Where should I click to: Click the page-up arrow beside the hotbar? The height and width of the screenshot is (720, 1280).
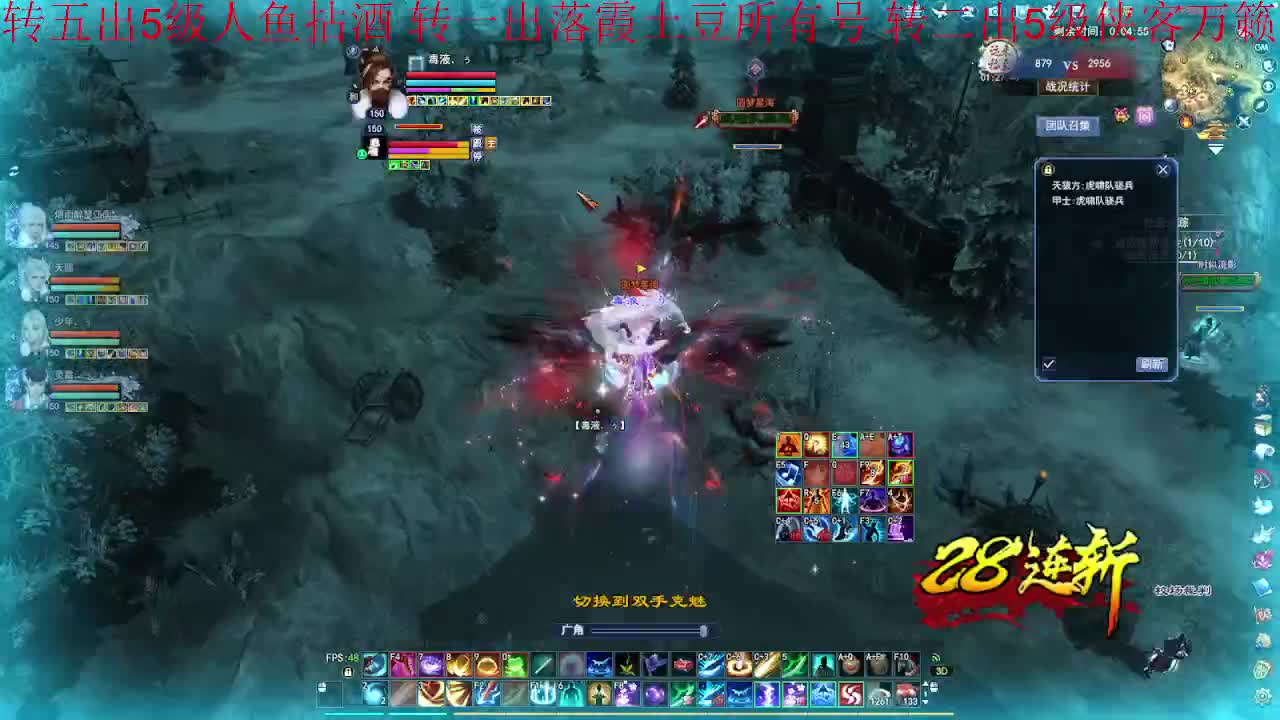click(927, 684)
